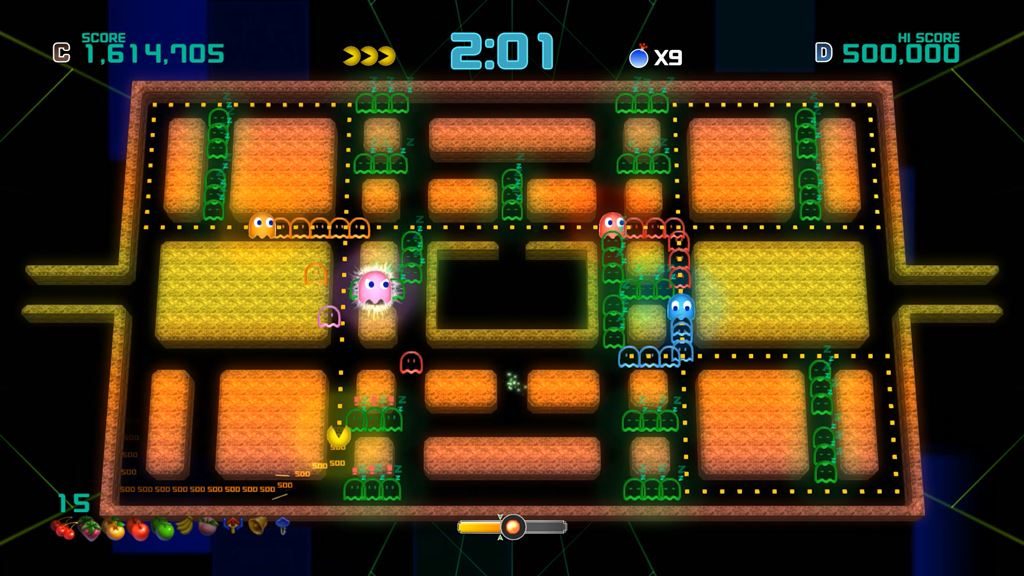This screenshot has height=576, width=1024.
Task: Select the orange fruit icon
Action: pyautogui.click(x=115, y=530)
